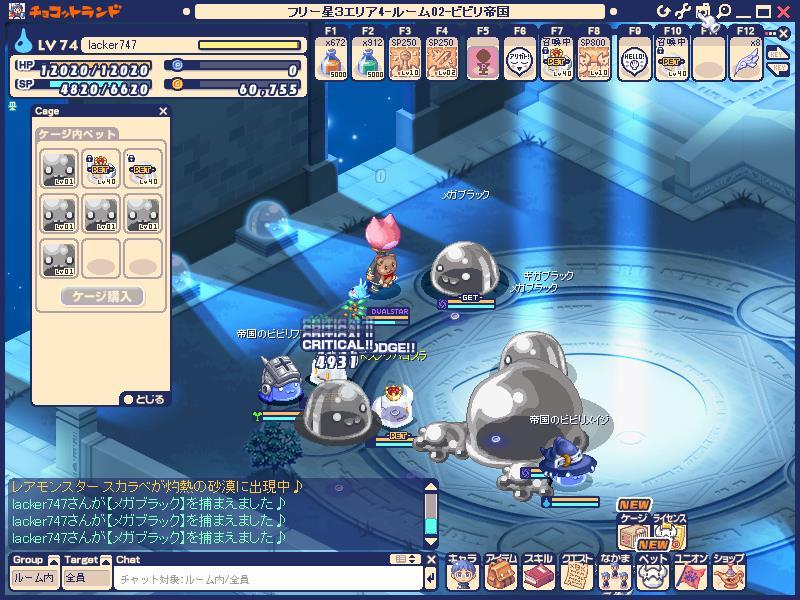The width and height of the screenshot is (800, 600).
Task: Open the ペット pet menu
Action: 652,573
